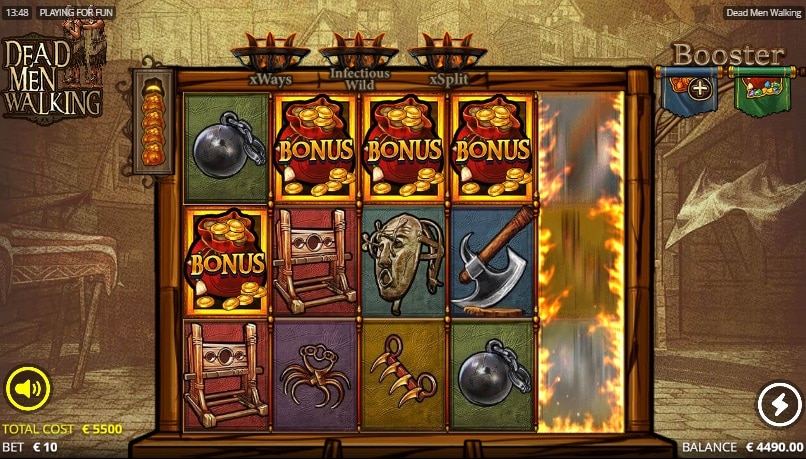Select the blue Booster banner with plus
This screenshot has width=806, height=459.
pyautogui.click(x=689, y=89)
